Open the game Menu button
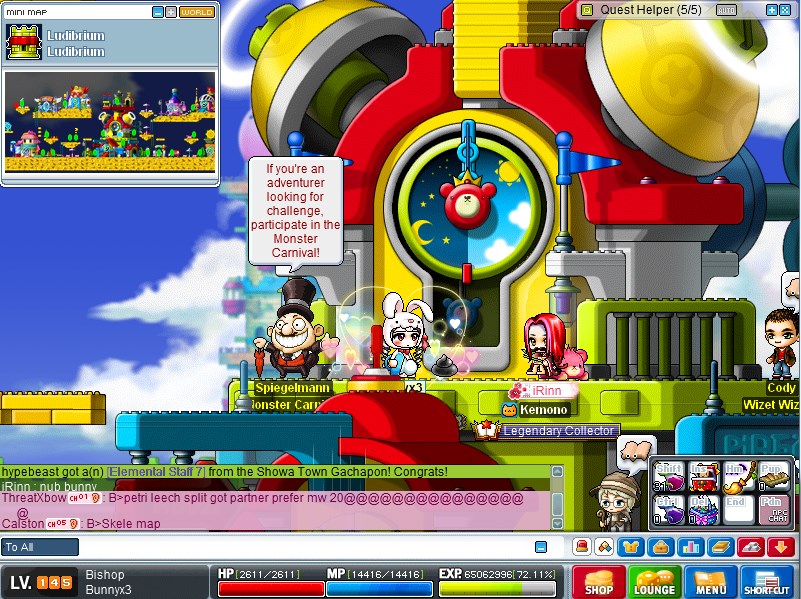 coord(711,582)
